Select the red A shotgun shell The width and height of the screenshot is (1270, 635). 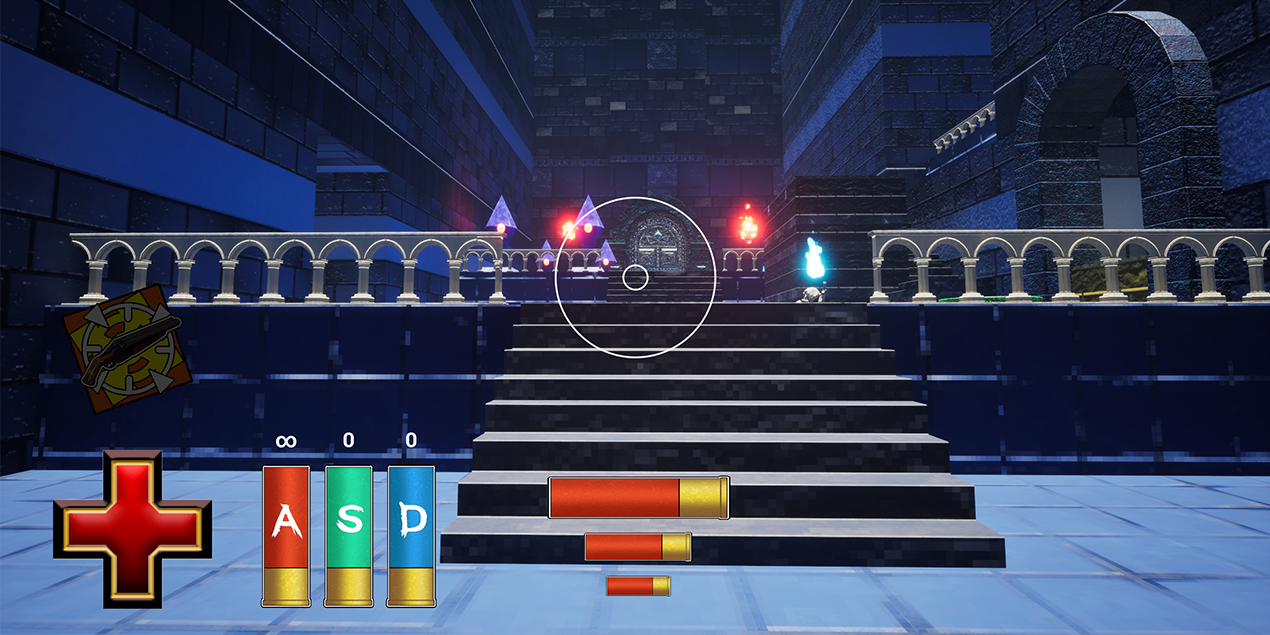[286, 535]
